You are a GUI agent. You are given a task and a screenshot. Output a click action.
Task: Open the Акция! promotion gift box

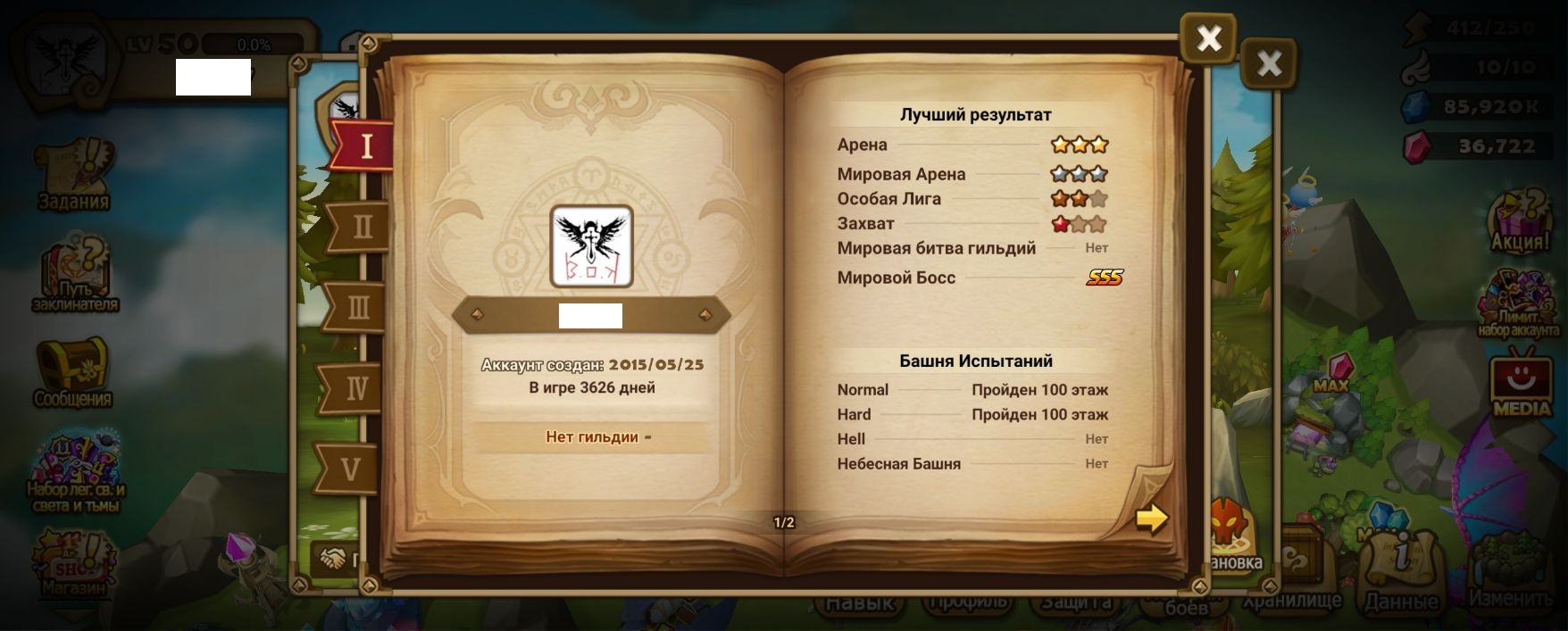pyautogui.click(x=1520, y=220)
